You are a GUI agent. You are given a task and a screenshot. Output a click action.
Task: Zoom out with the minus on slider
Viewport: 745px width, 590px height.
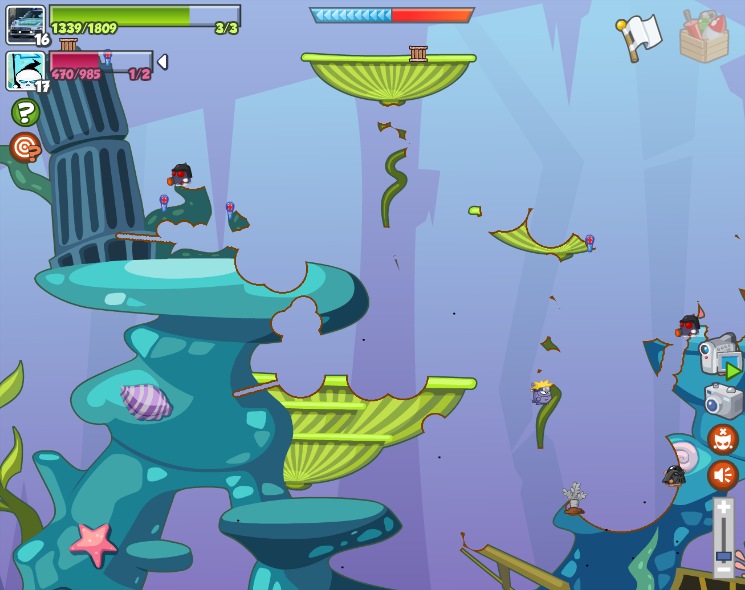click(723, 571)
